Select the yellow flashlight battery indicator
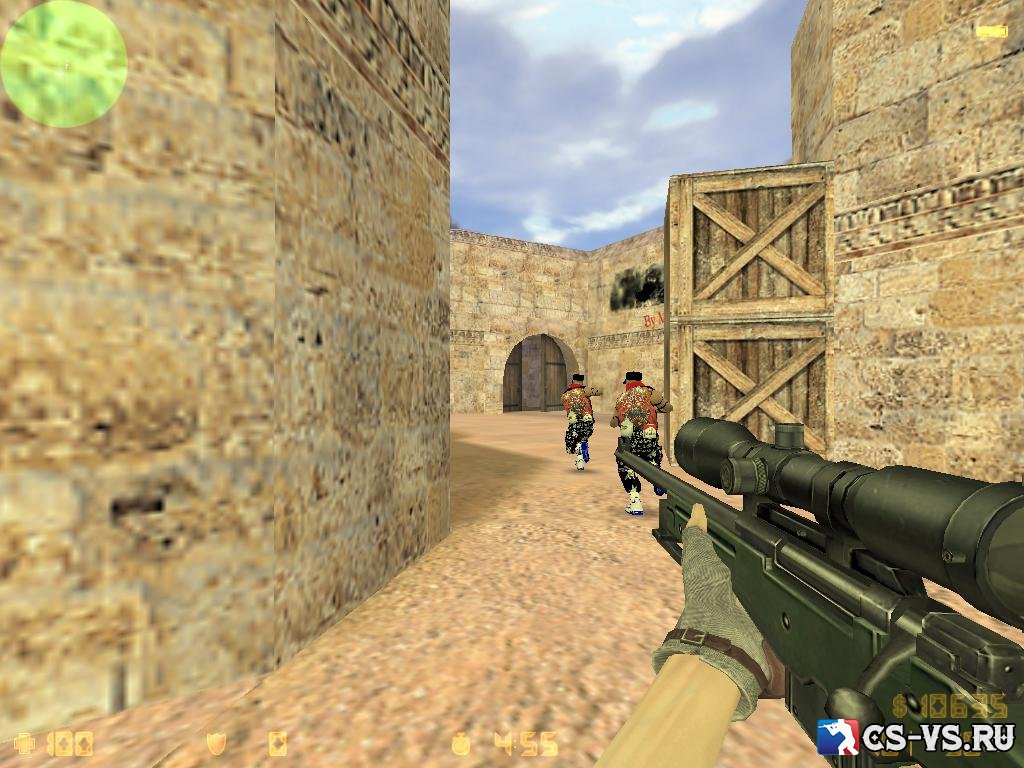 pos(991,32)
